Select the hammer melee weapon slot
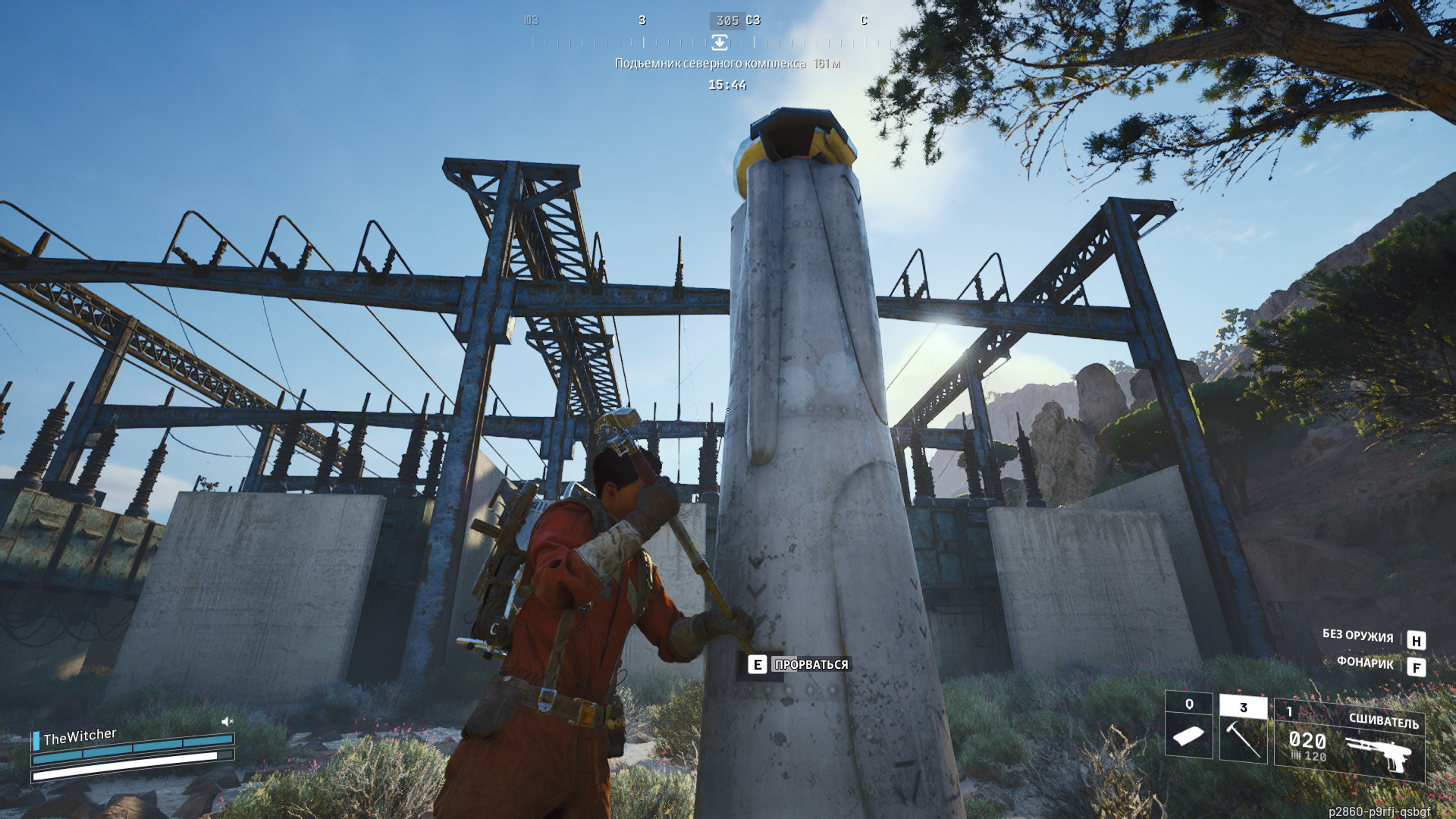The height and width of the screenshot is (819, 1456). click(x=1243, y=730)
